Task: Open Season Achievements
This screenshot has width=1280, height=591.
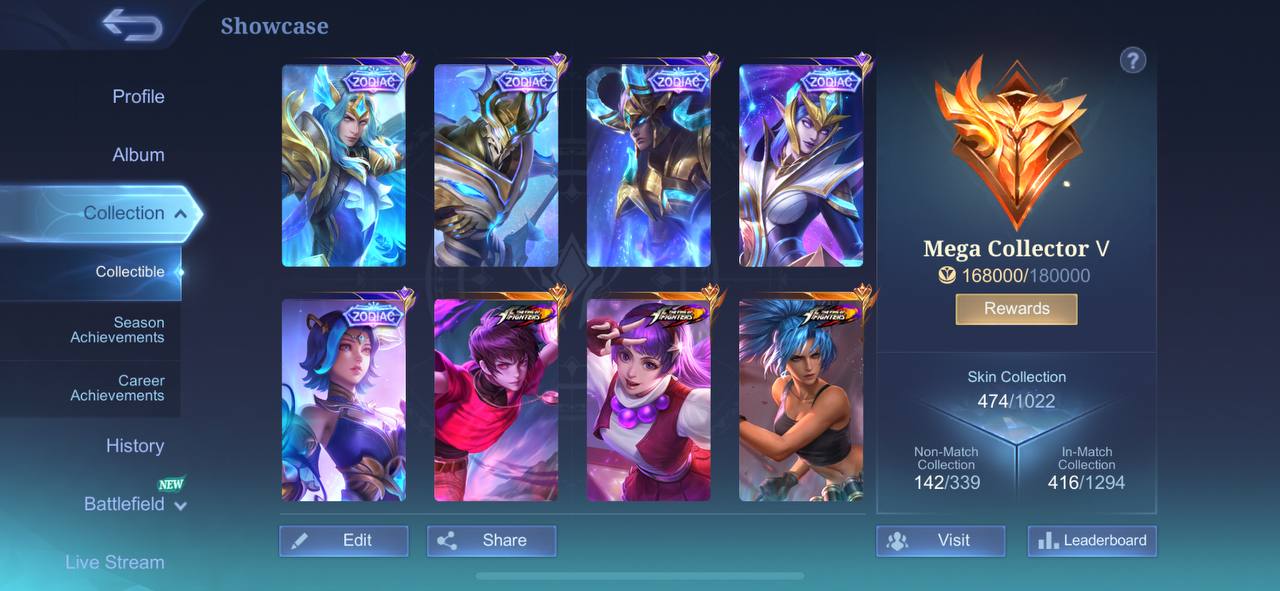Action: [118, 330]
